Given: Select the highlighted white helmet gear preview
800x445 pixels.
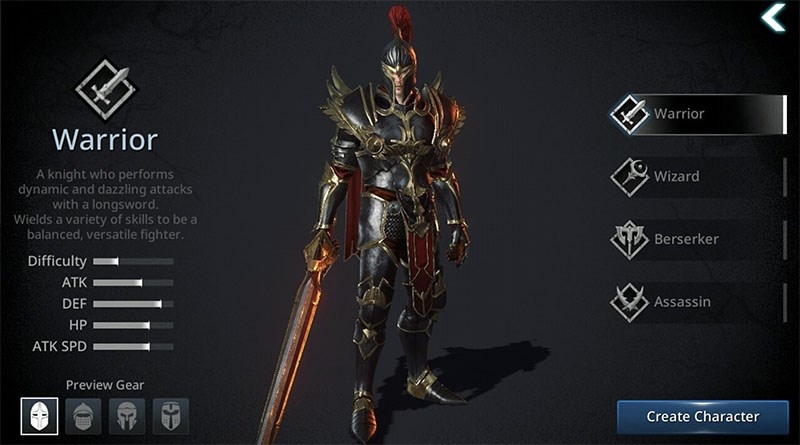Looking at the screenshot, I should click(38, 415).
